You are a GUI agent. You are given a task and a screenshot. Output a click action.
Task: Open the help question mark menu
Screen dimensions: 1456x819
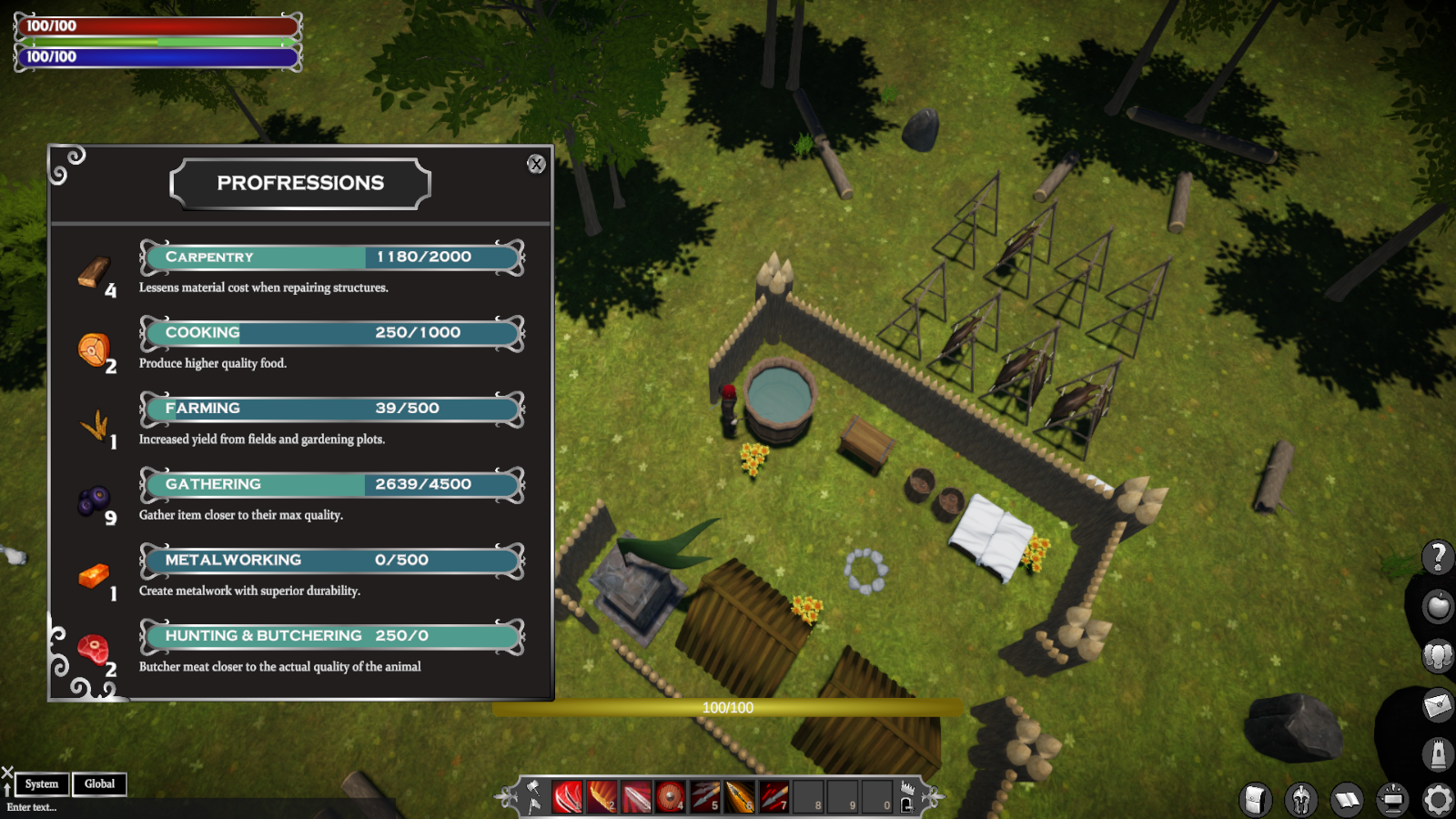coord(1438,555)
